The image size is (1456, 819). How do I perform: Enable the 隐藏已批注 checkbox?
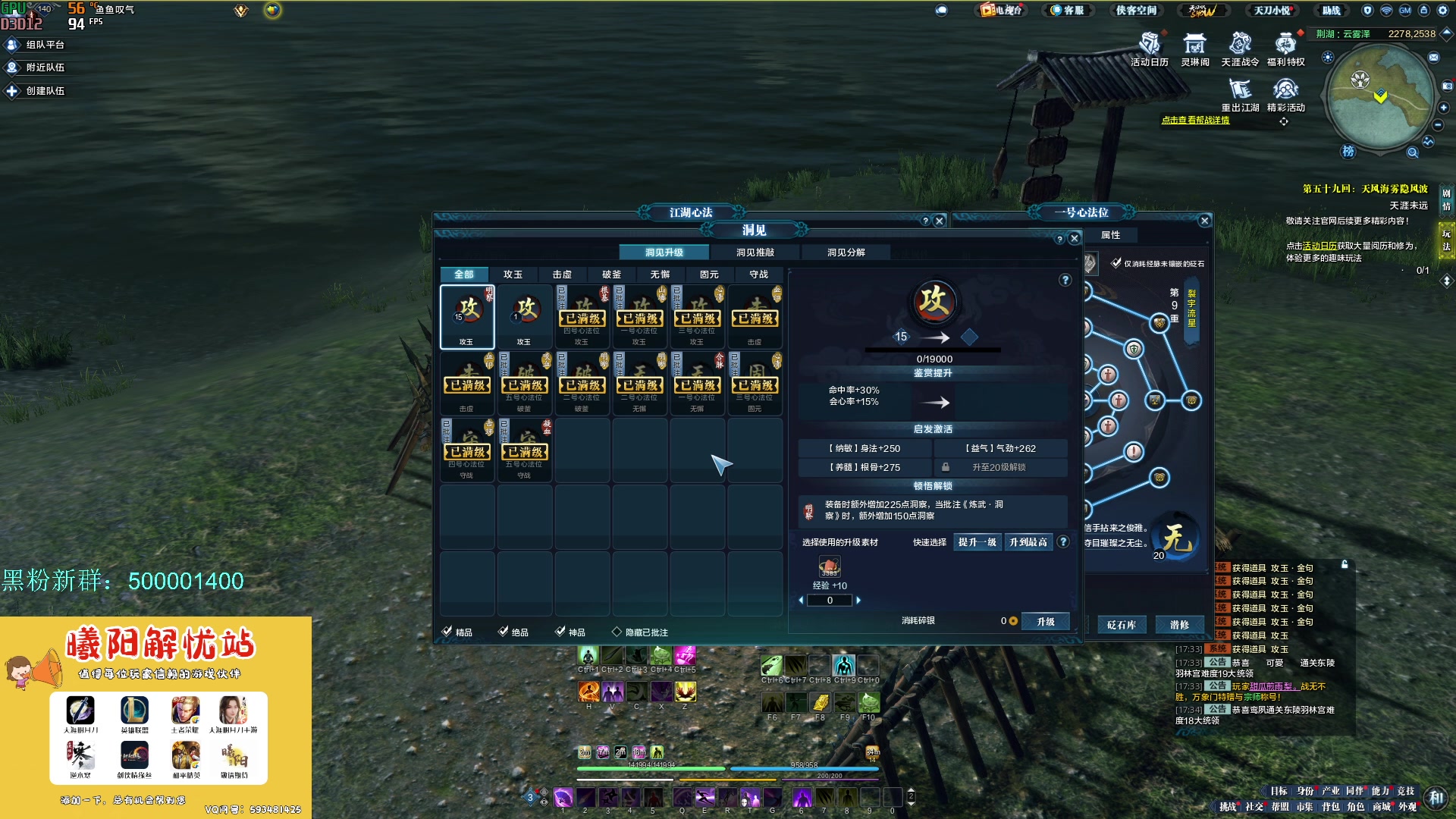[617, 632]
